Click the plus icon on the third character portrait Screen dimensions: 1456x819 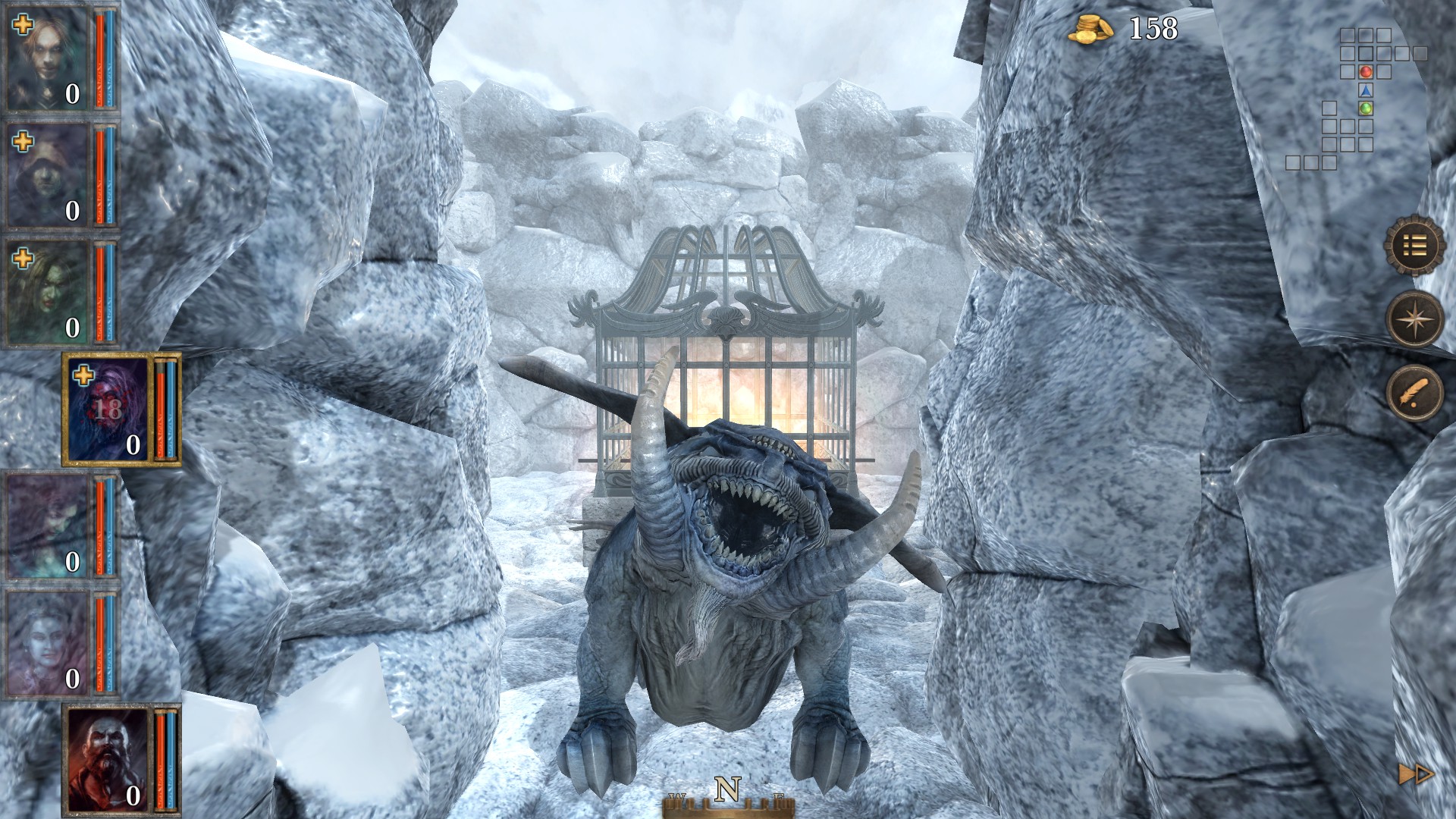click(24, 258)
